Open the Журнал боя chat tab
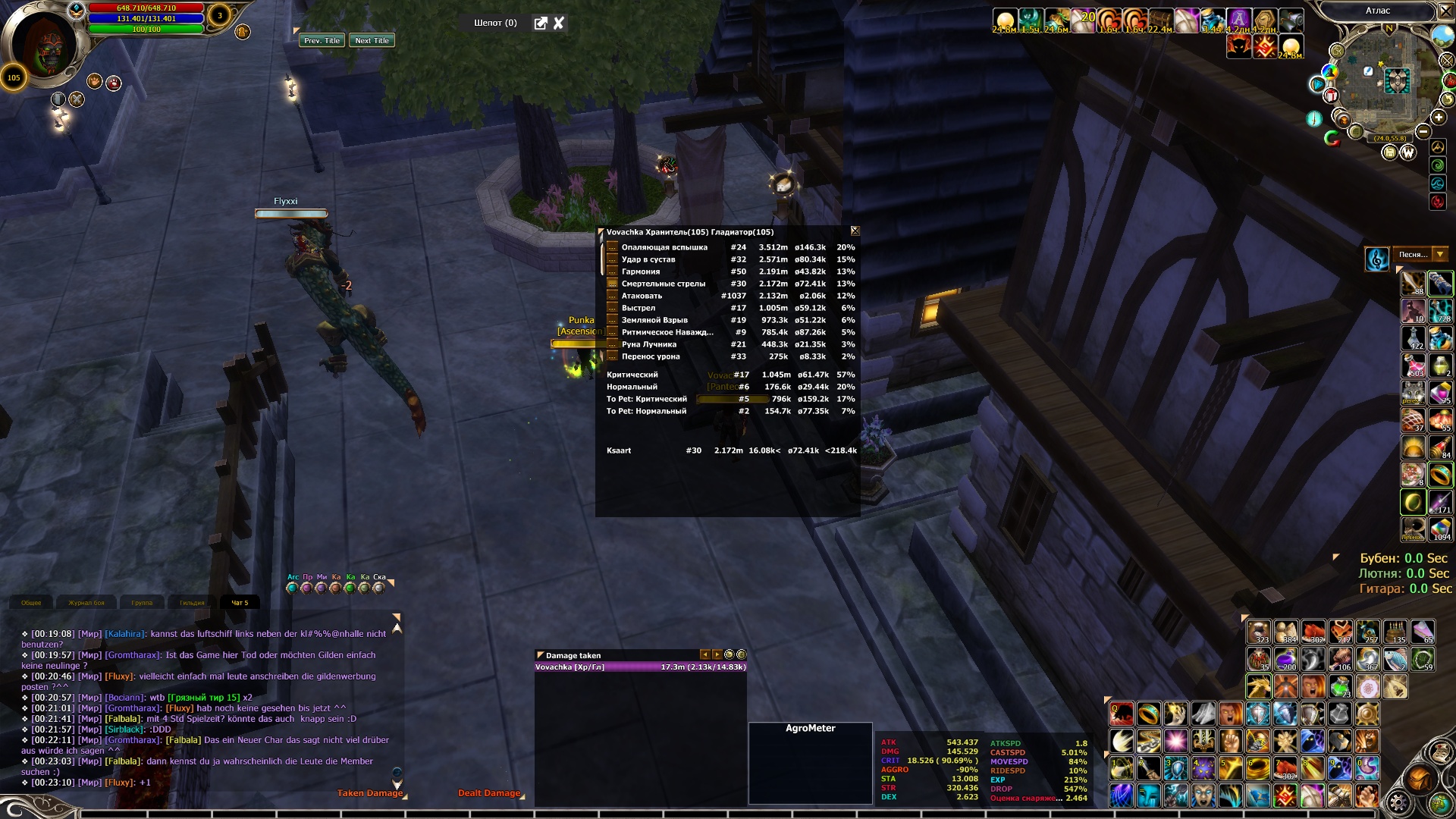 click(86, 603)
